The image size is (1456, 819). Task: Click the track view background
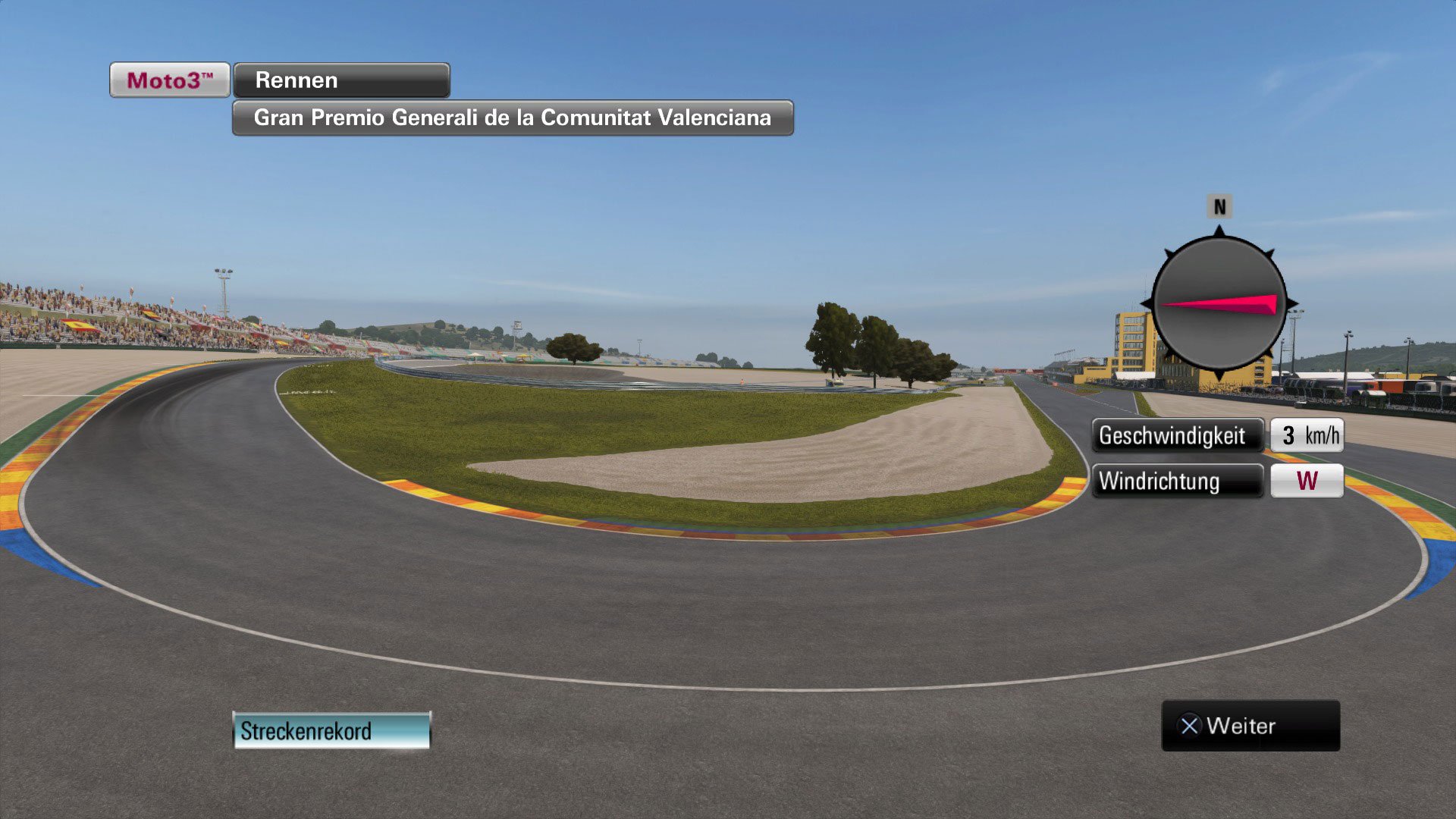pyautogui.click(x=682, y=607)
